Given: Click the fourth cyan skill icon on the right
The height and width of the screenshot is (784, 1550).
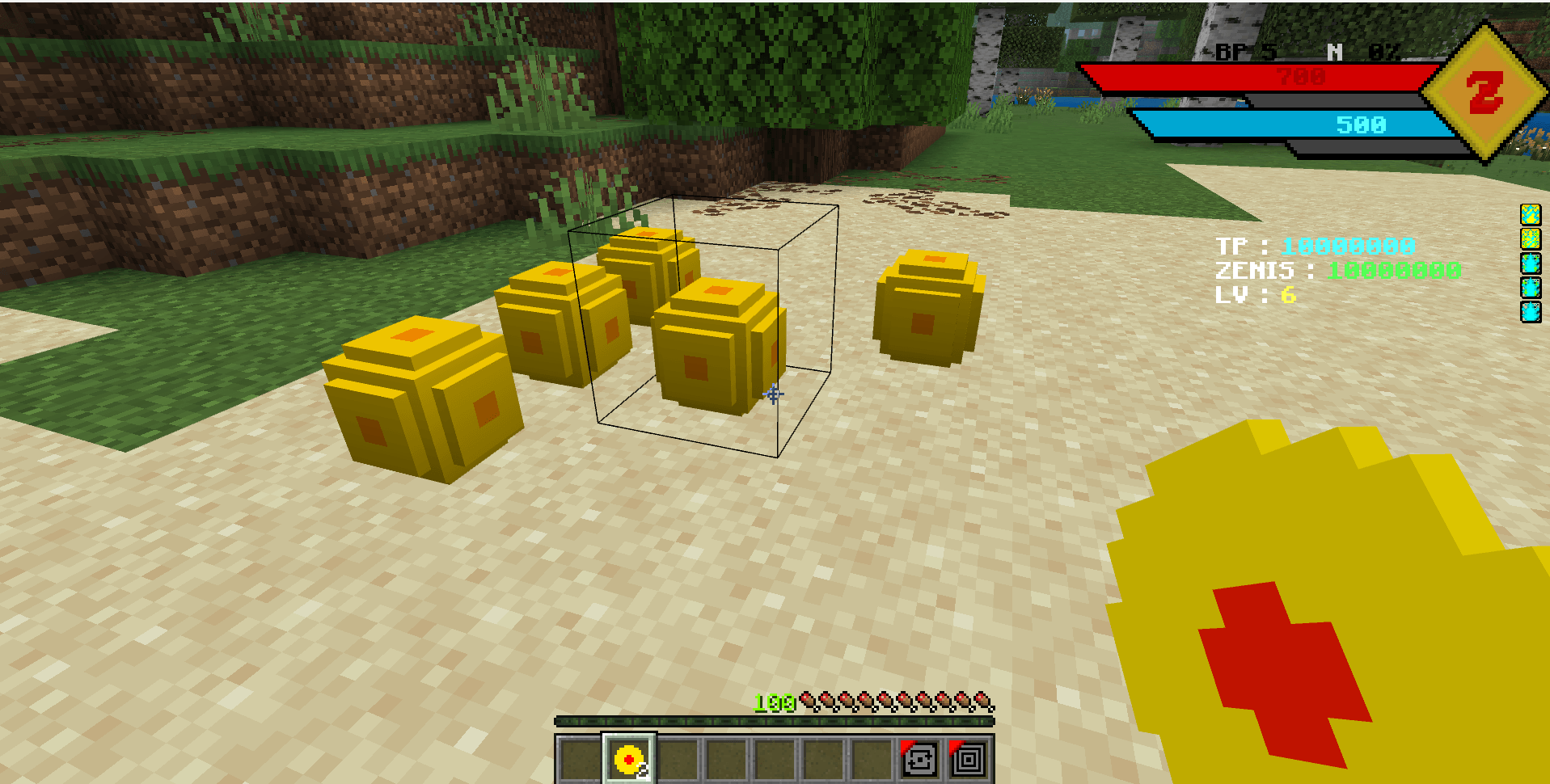Looking at the screenshot, I should pyautogui.click(x=1531, y=287).
